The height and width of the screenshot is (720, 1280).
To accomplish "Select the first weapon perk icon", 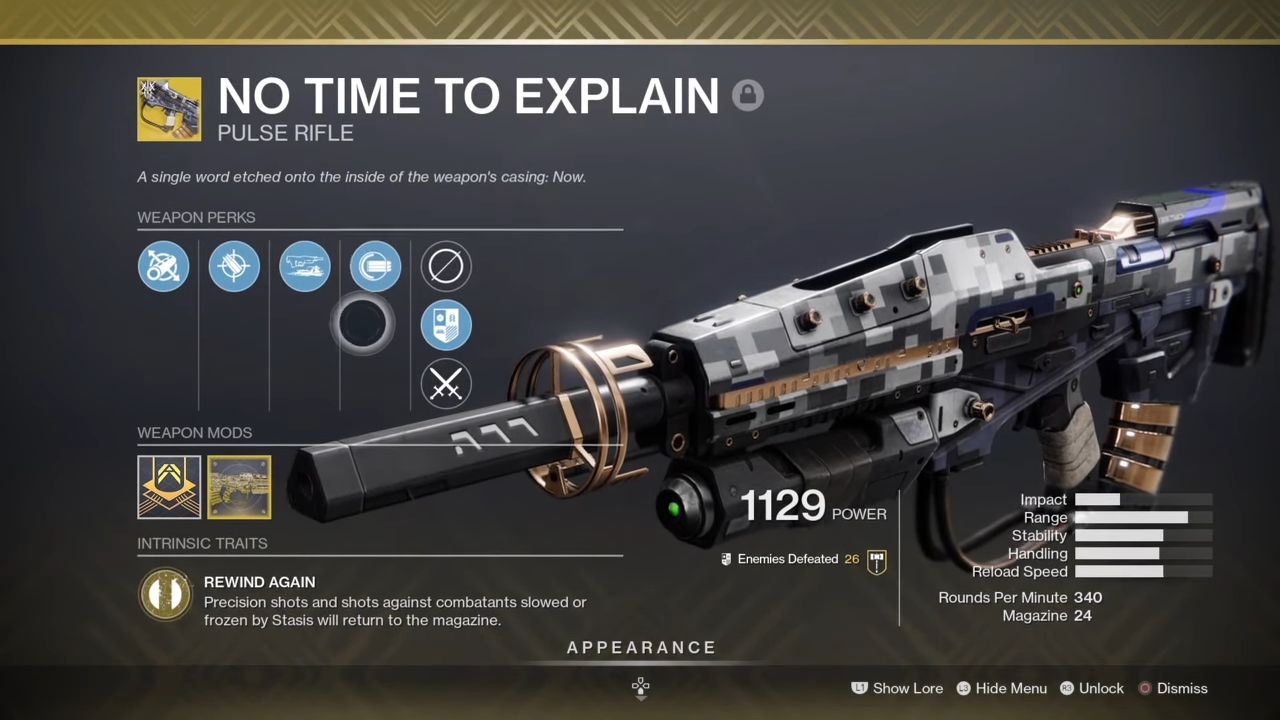I will (163, 266).
